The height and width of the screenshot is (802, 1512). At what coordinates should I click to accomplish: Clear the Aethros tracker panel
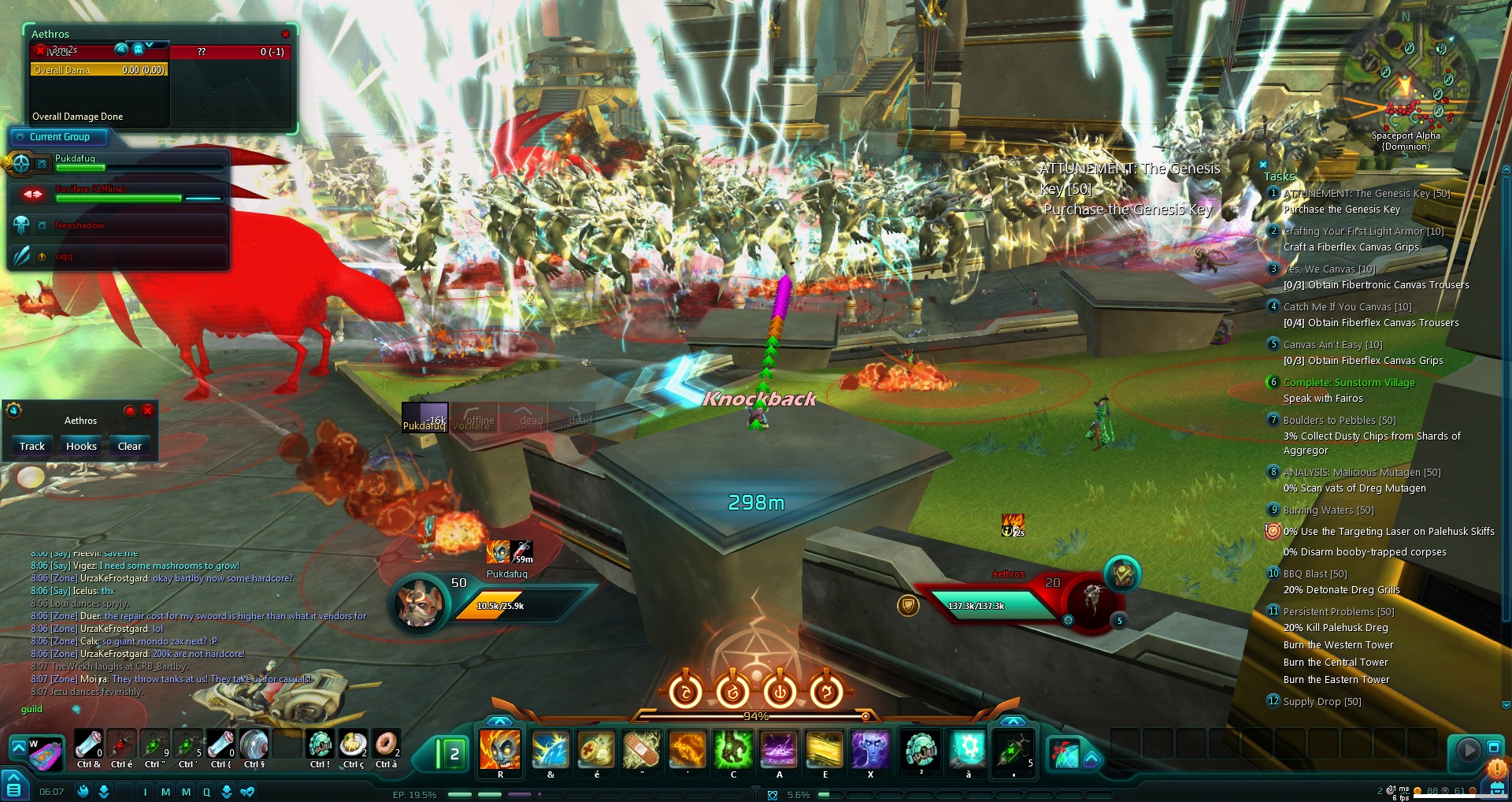coord(129,446)
